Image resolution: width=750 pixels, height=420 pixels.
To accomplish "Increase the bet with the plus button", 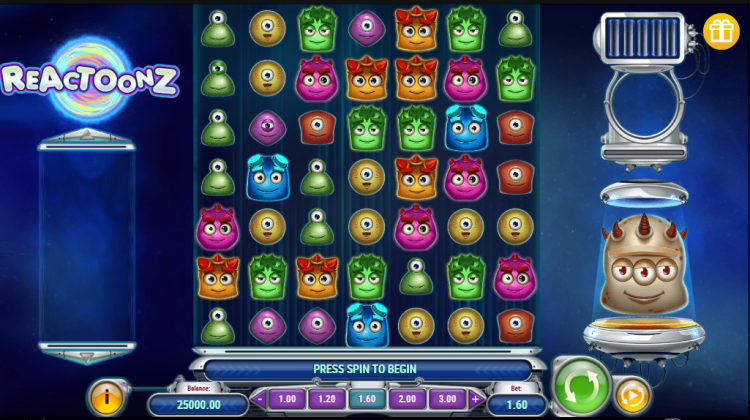I will click(475, 398).
